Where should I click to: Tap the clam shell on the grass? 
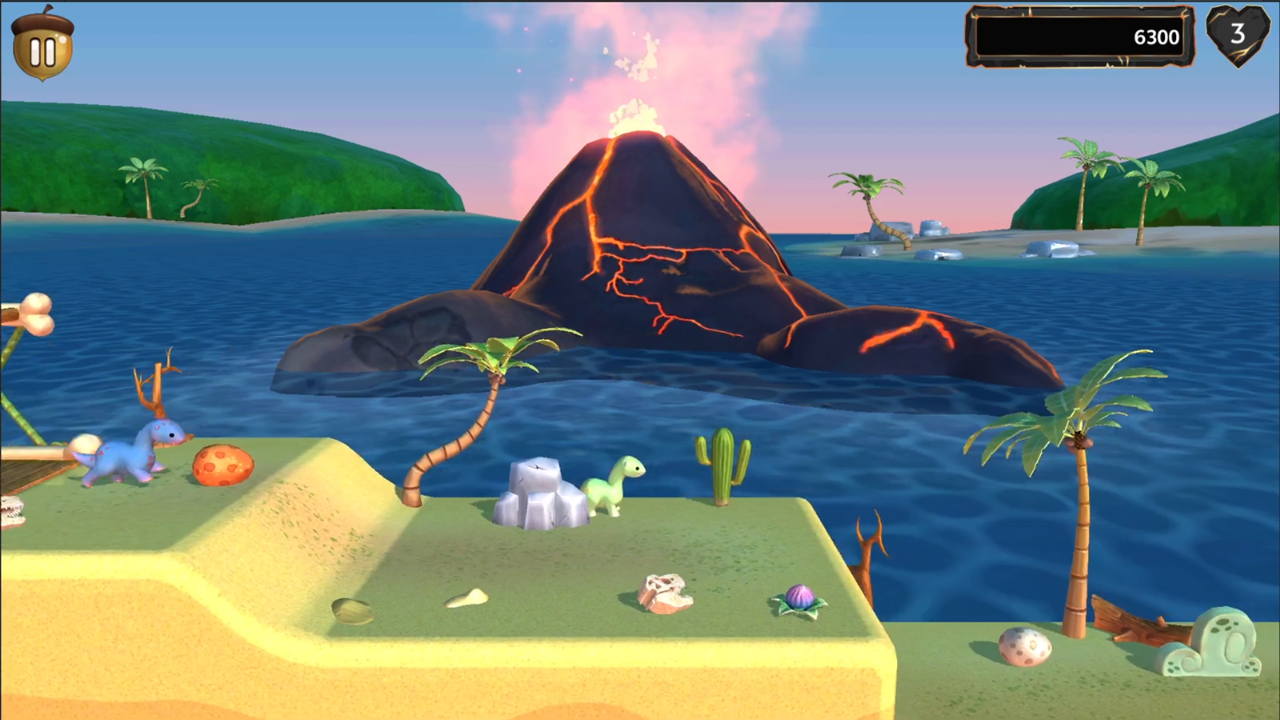(352, 610)
